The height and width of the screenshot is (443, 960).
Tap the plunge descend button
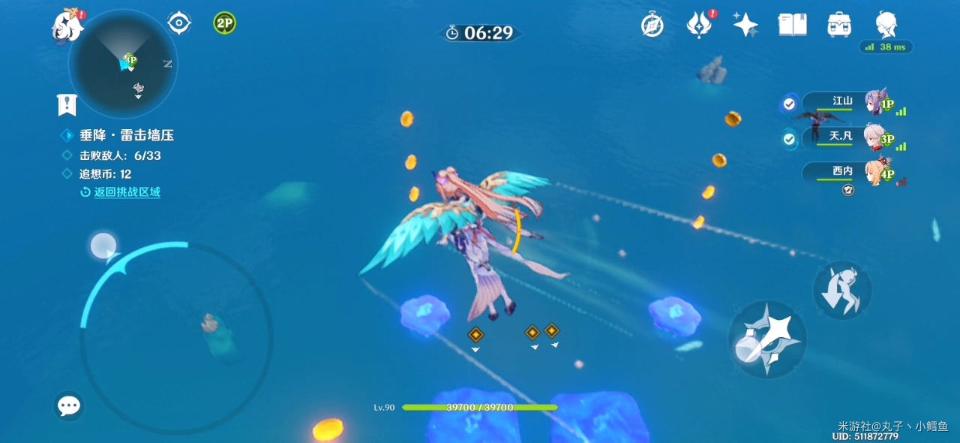[841, 290]
